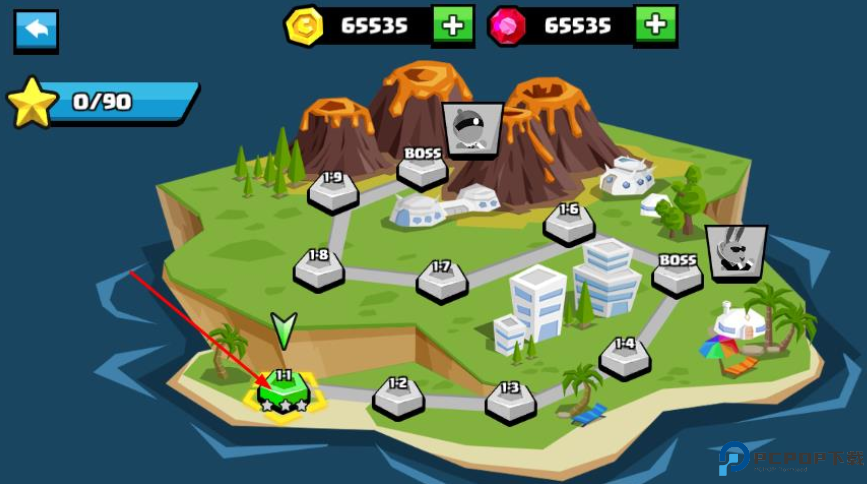Go back with the blue arrow button
Screen dimensions: 867x484
36,31
